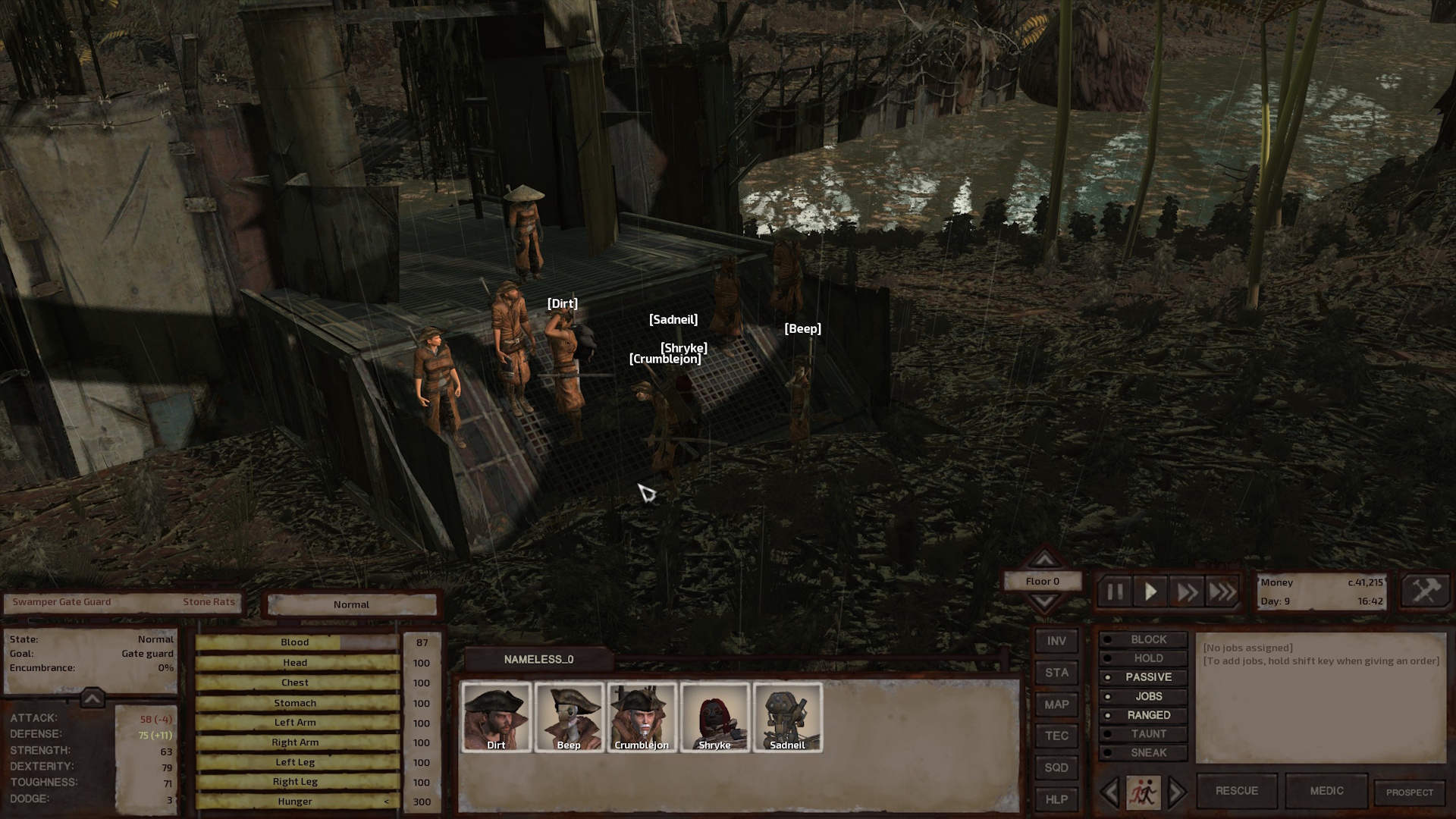
Task: Show the STA stats panel
Action: (1056, 673)
